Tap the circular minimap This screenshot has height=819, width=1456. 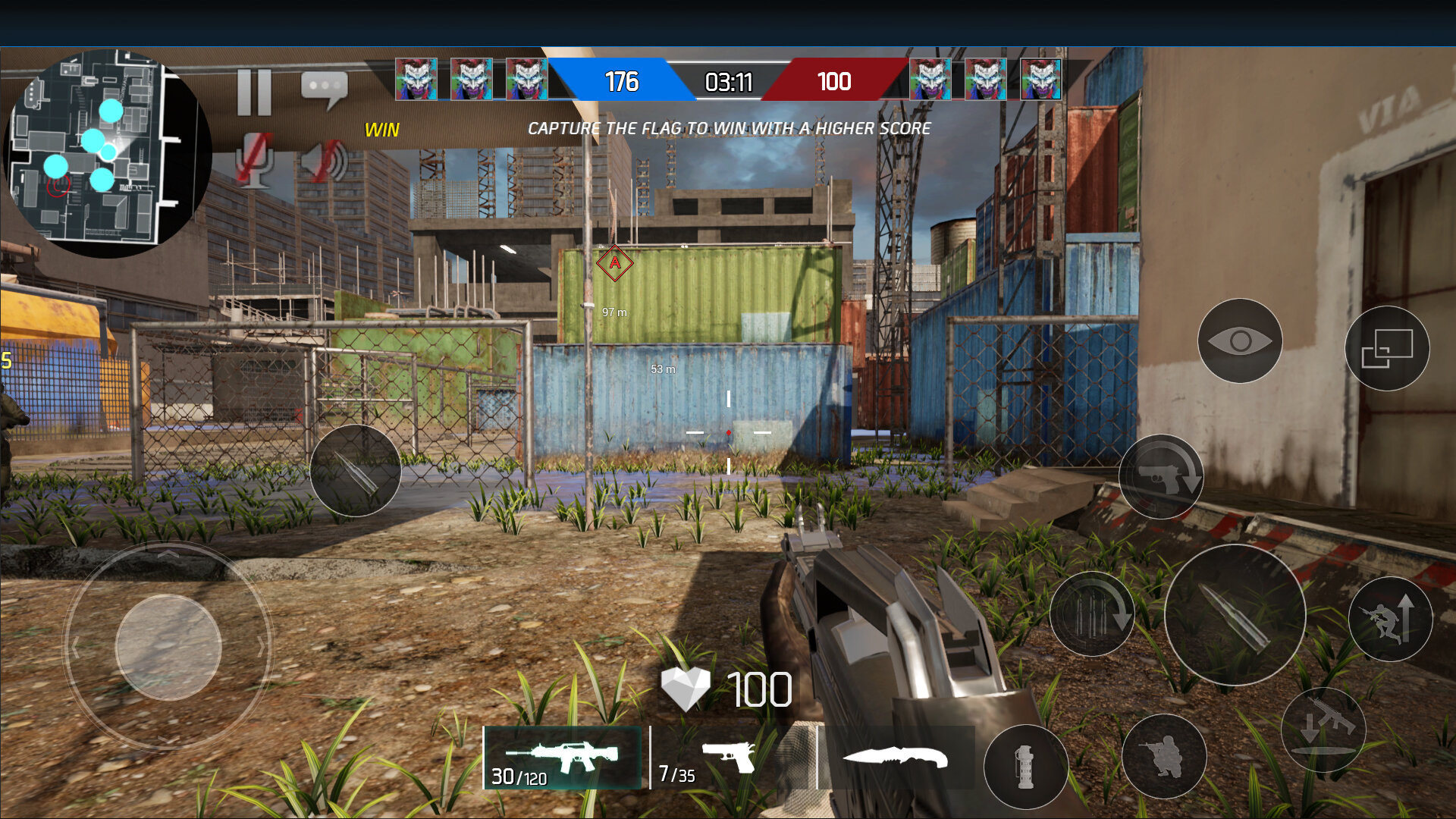pyautogui.click(x=106, y=152)
